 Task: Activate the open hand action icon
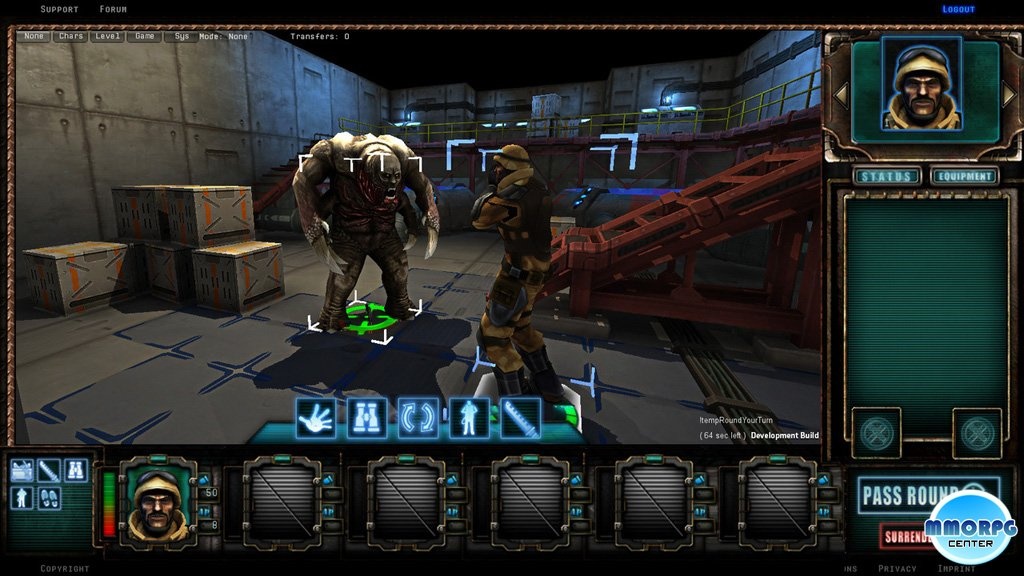[x=316, y=418]
